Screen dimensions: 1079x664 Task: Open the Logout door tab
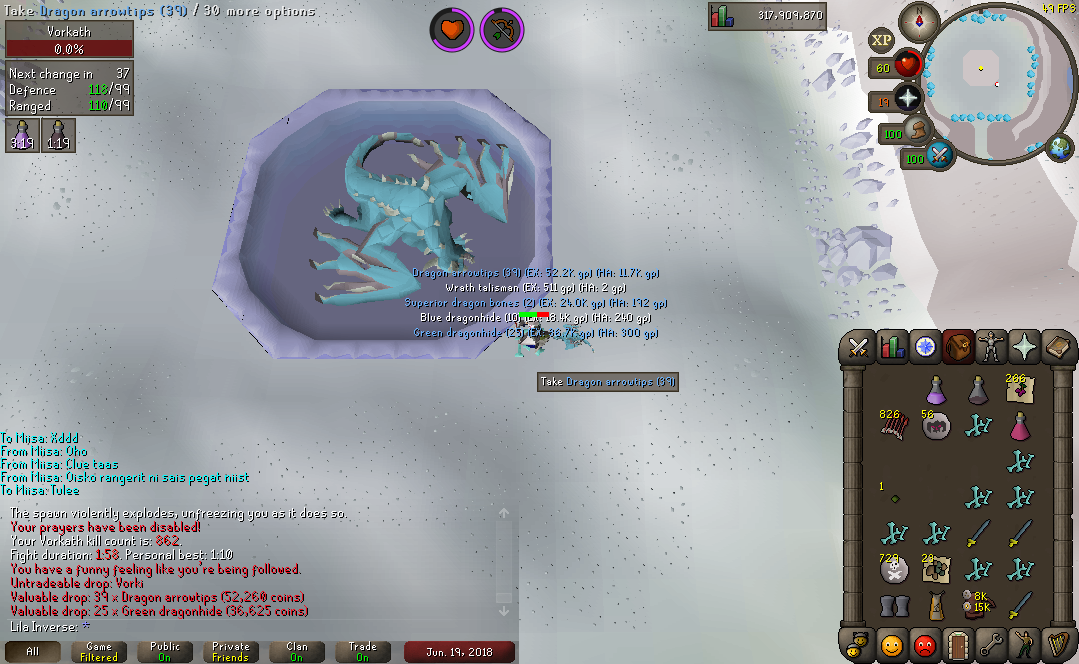click(x=957, y=645)
